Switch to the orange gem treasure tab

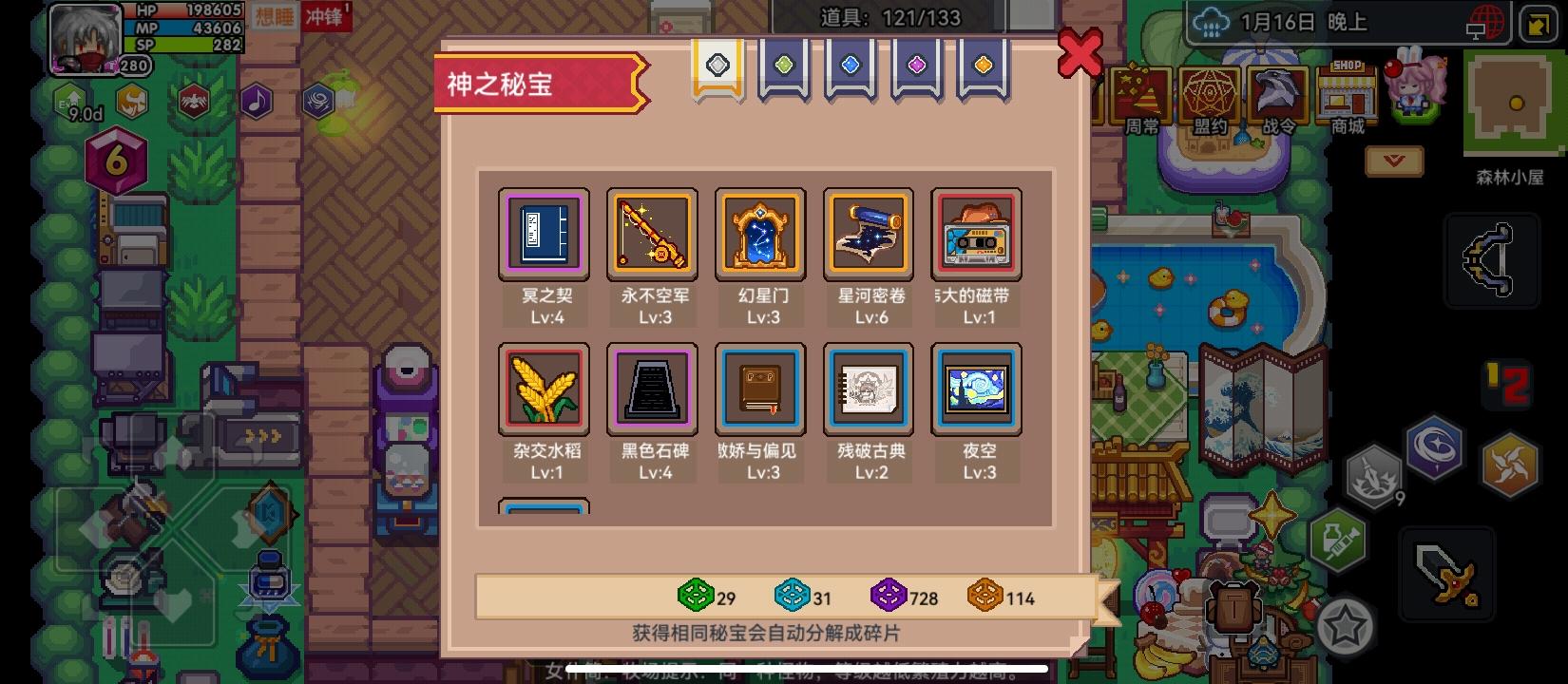pyautogui.click(x=982, y=66)
